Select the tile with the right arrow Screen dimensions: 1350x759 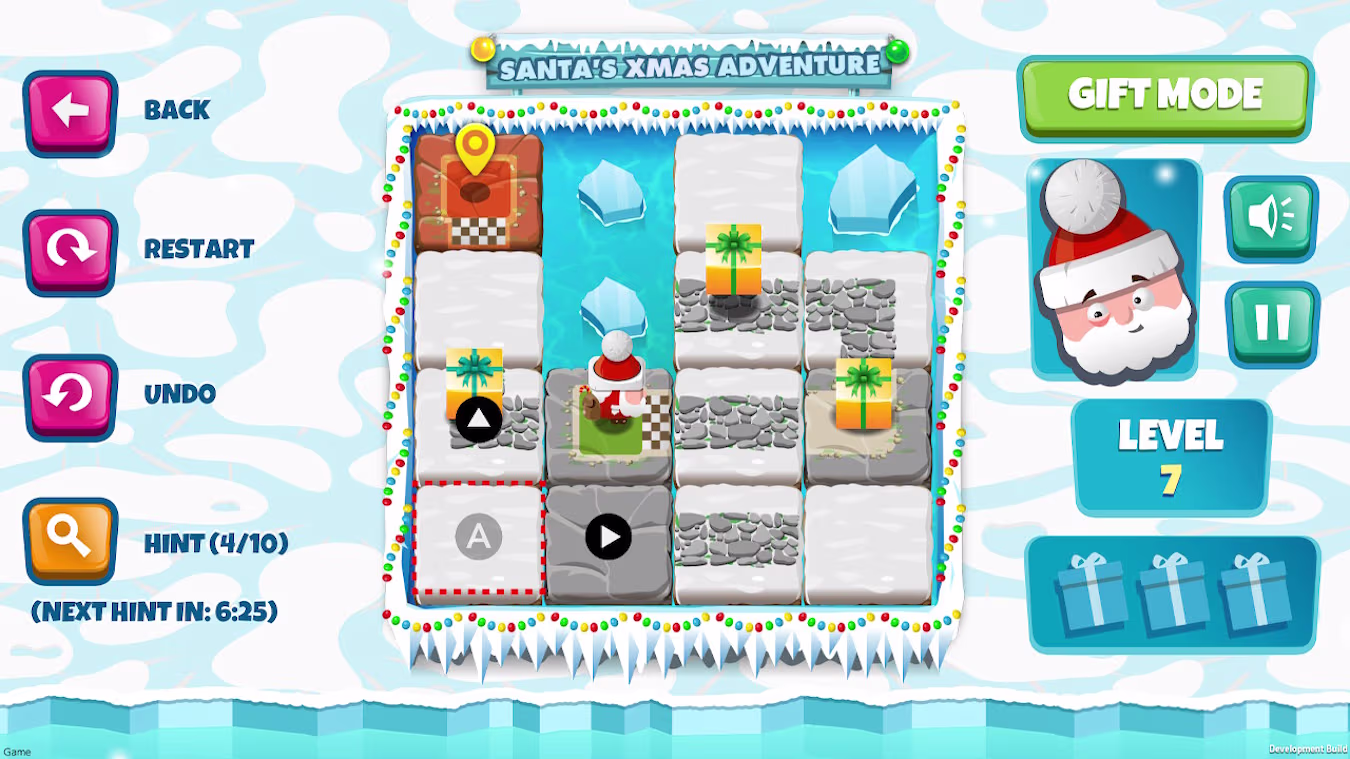tap(608, 538)
